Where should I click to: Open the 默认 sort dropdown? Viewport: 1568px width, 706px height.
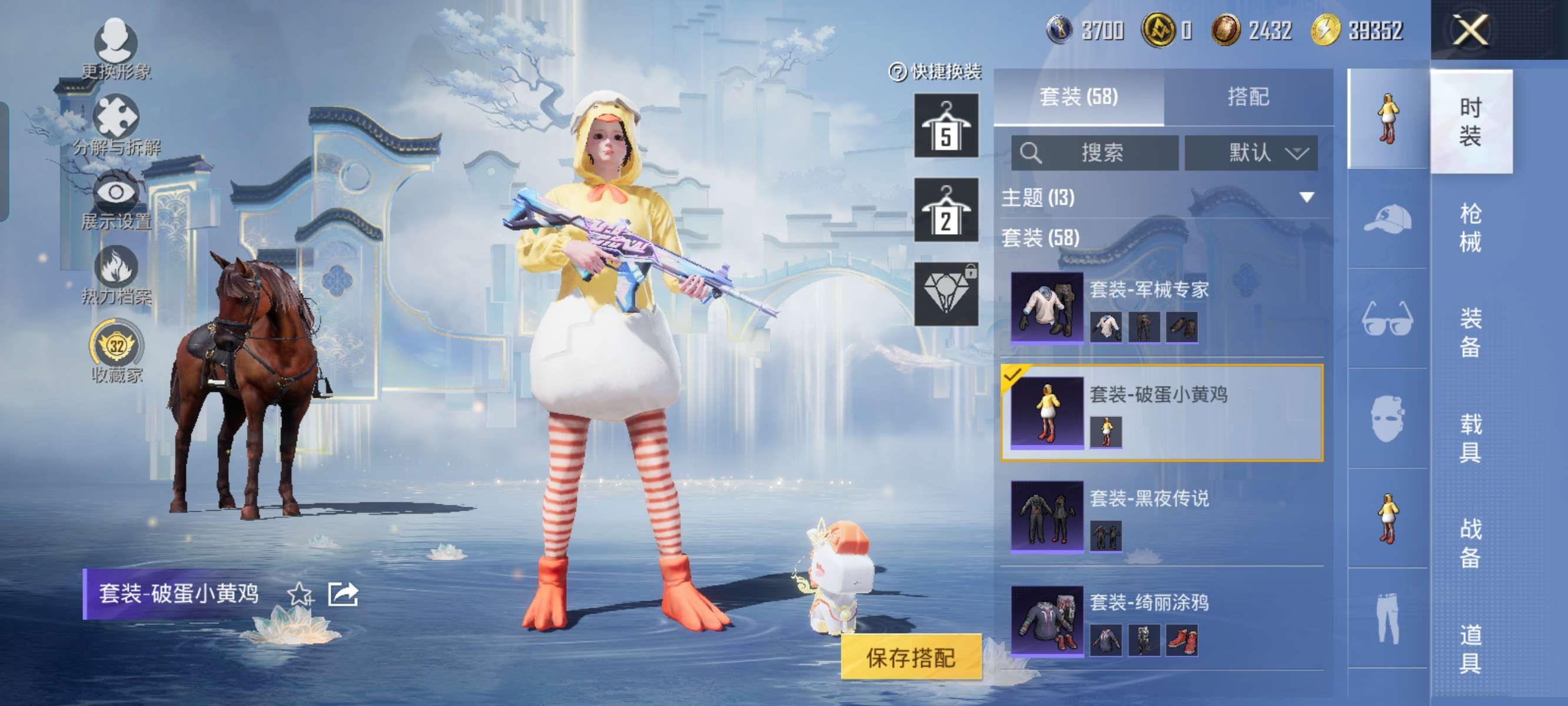1251,152
